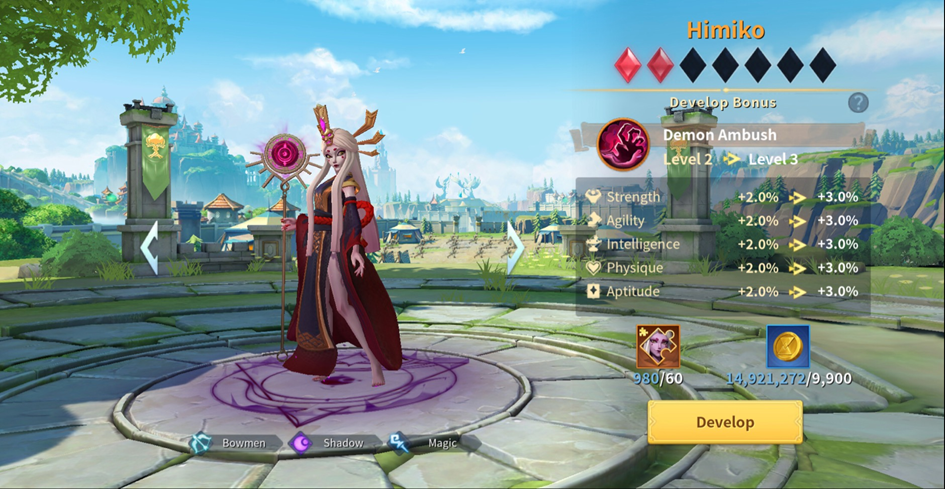Select the Magic trait tag

[426, 443]
